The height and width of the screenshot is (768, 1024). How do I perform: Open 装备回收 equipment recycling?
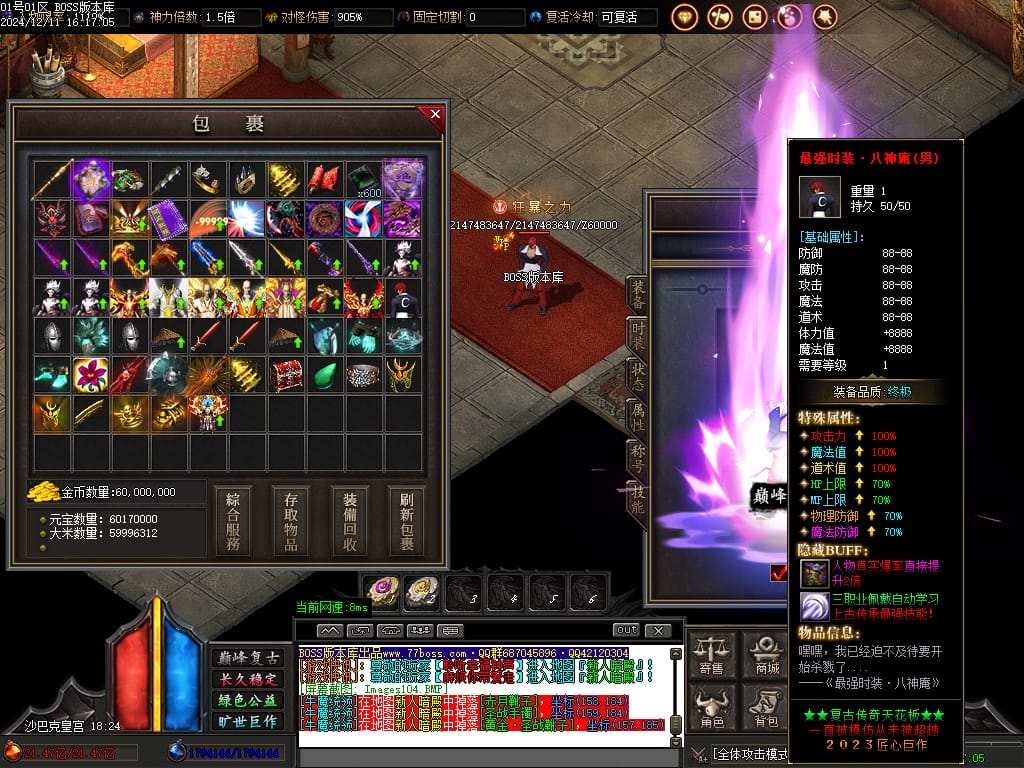pyautogui.click(x=350, y=520)
